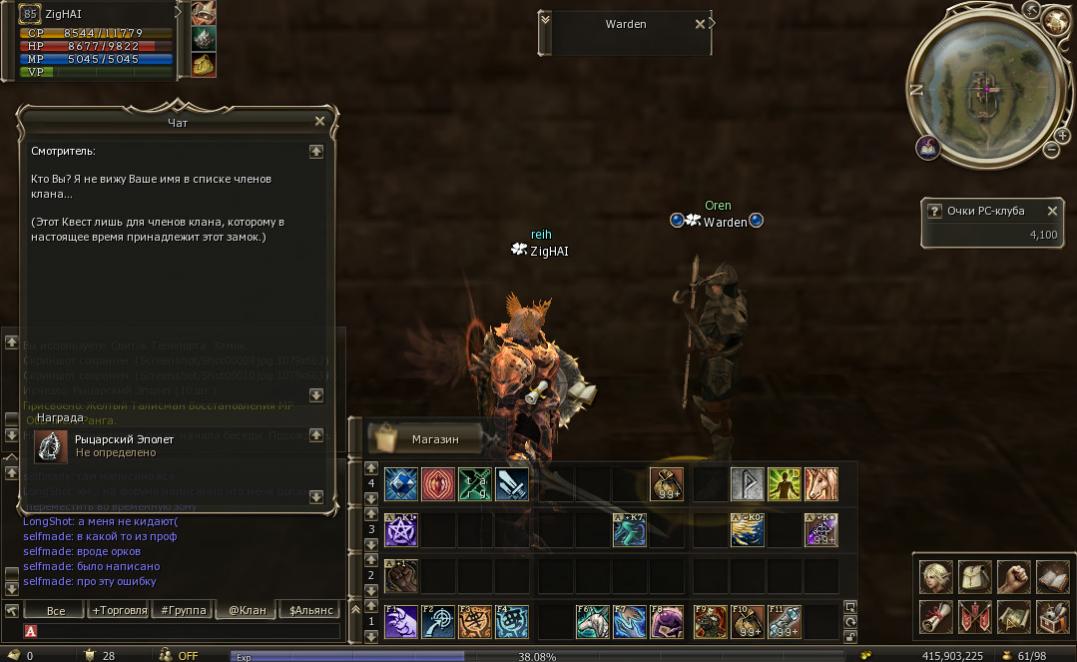Click the chat message input field

(185, 631)
